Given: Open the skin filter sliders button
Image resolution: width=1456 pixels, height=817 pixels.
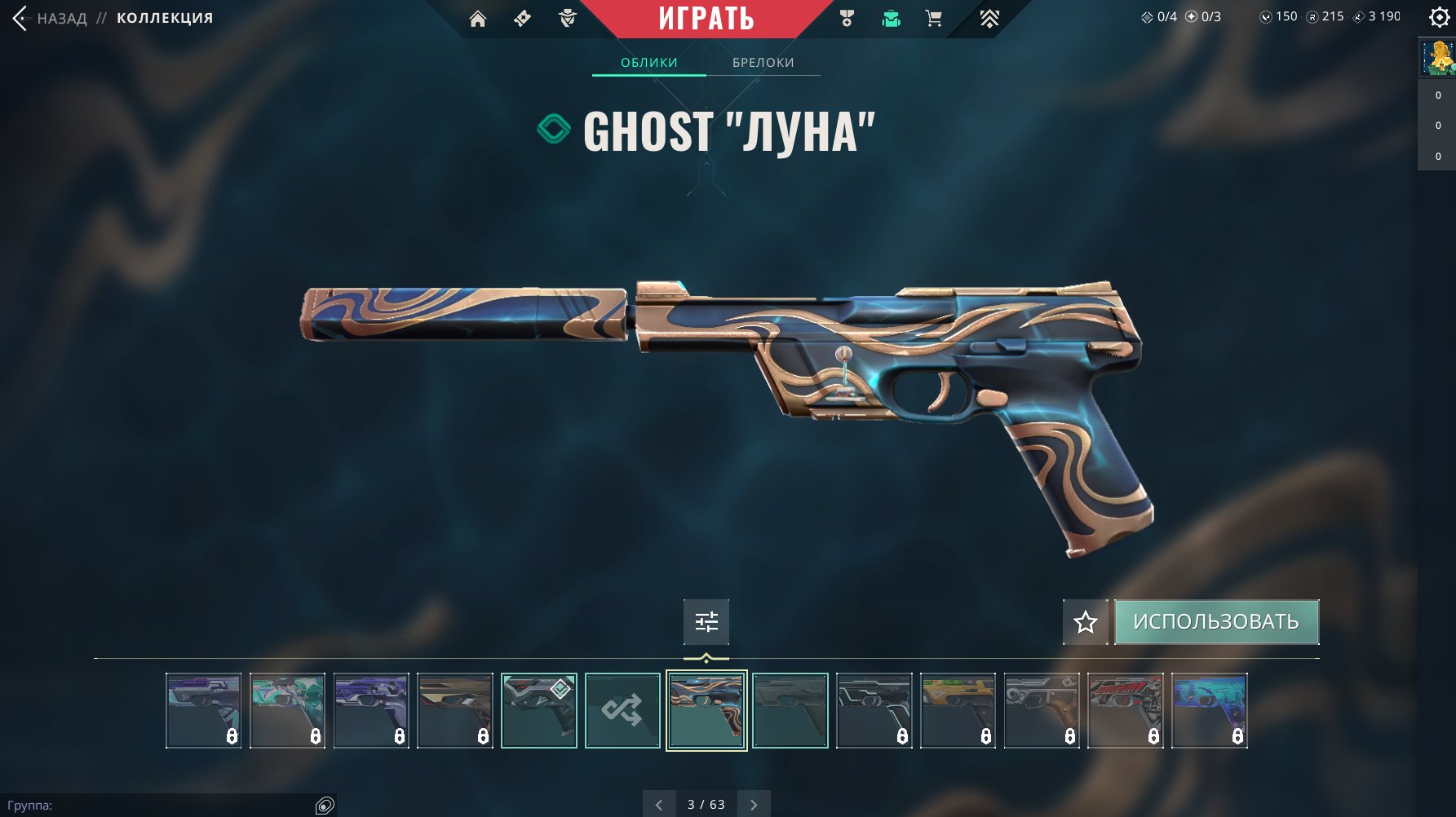Looking at the screenshot, I should 706,622.
